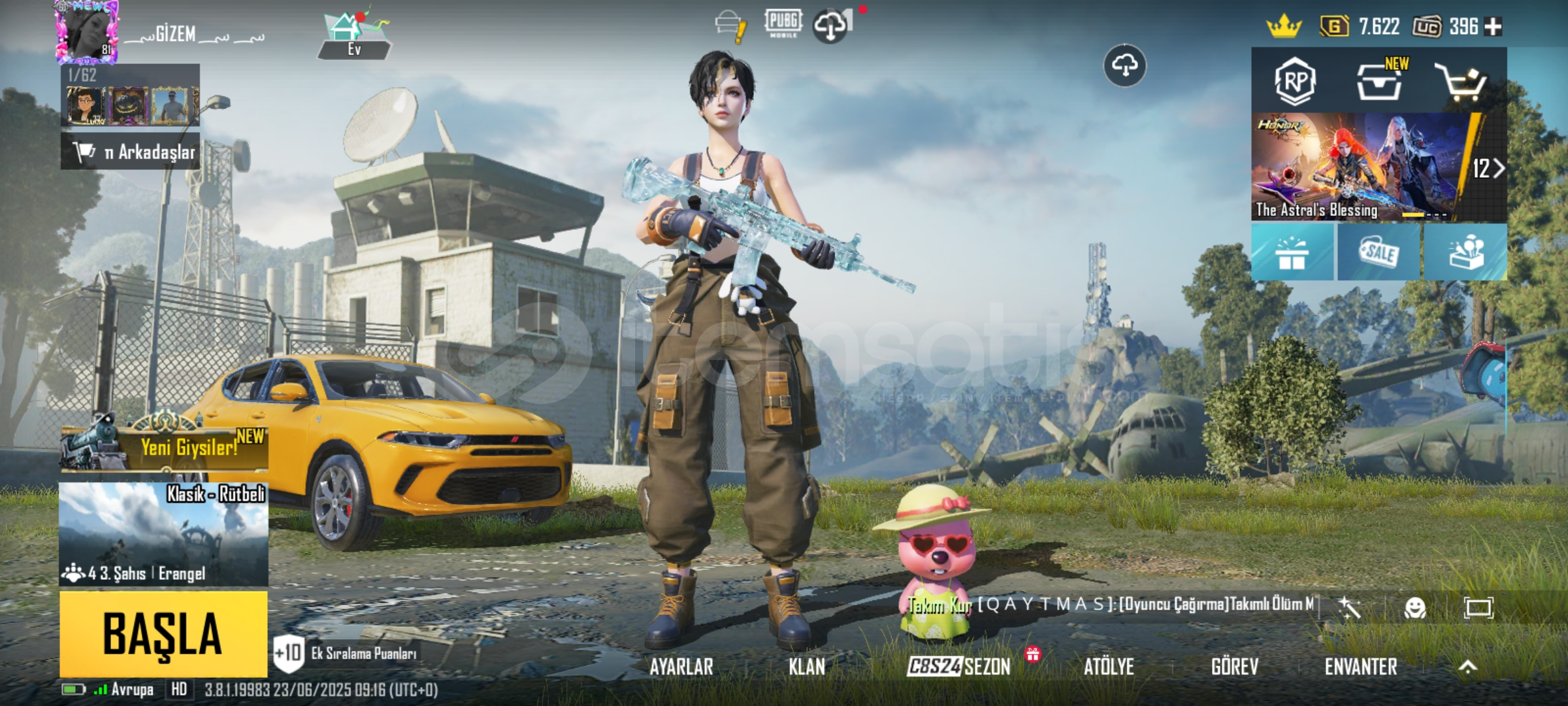Open the ENVANTER inventory
The image size is (1568, 706).
[1361, 667]
